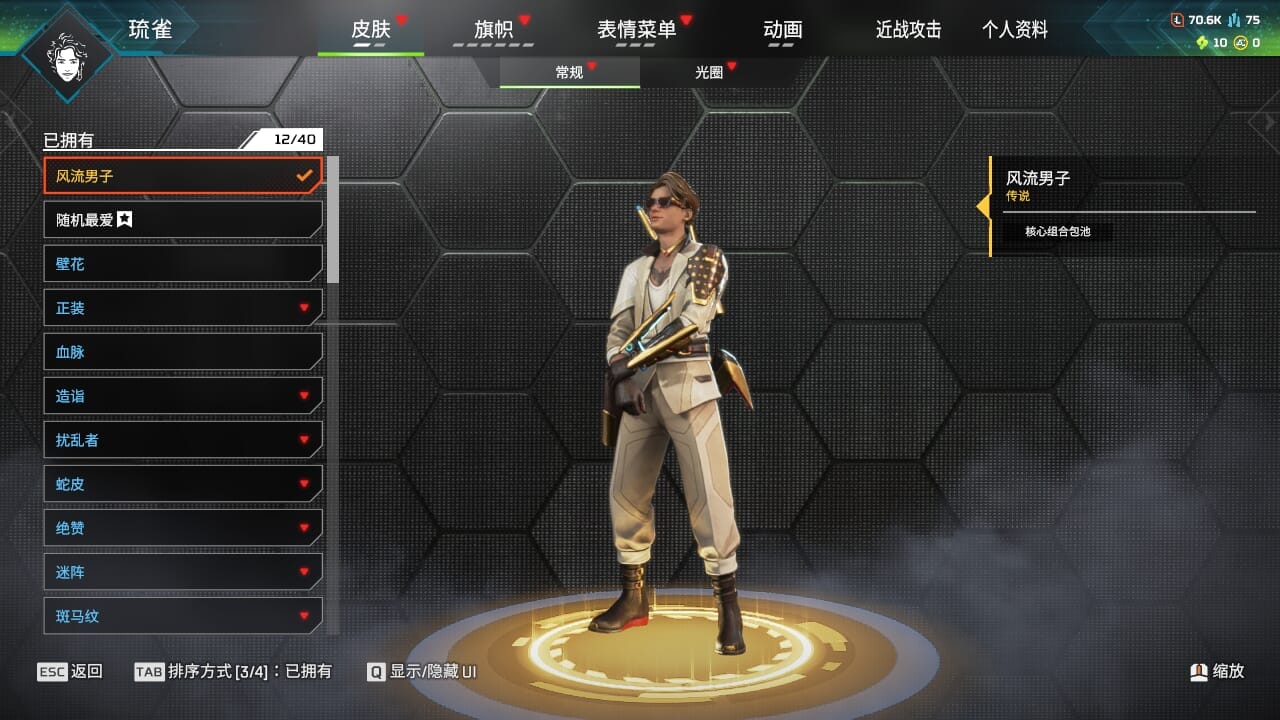Choose the 斑马纹 skin

183,616
